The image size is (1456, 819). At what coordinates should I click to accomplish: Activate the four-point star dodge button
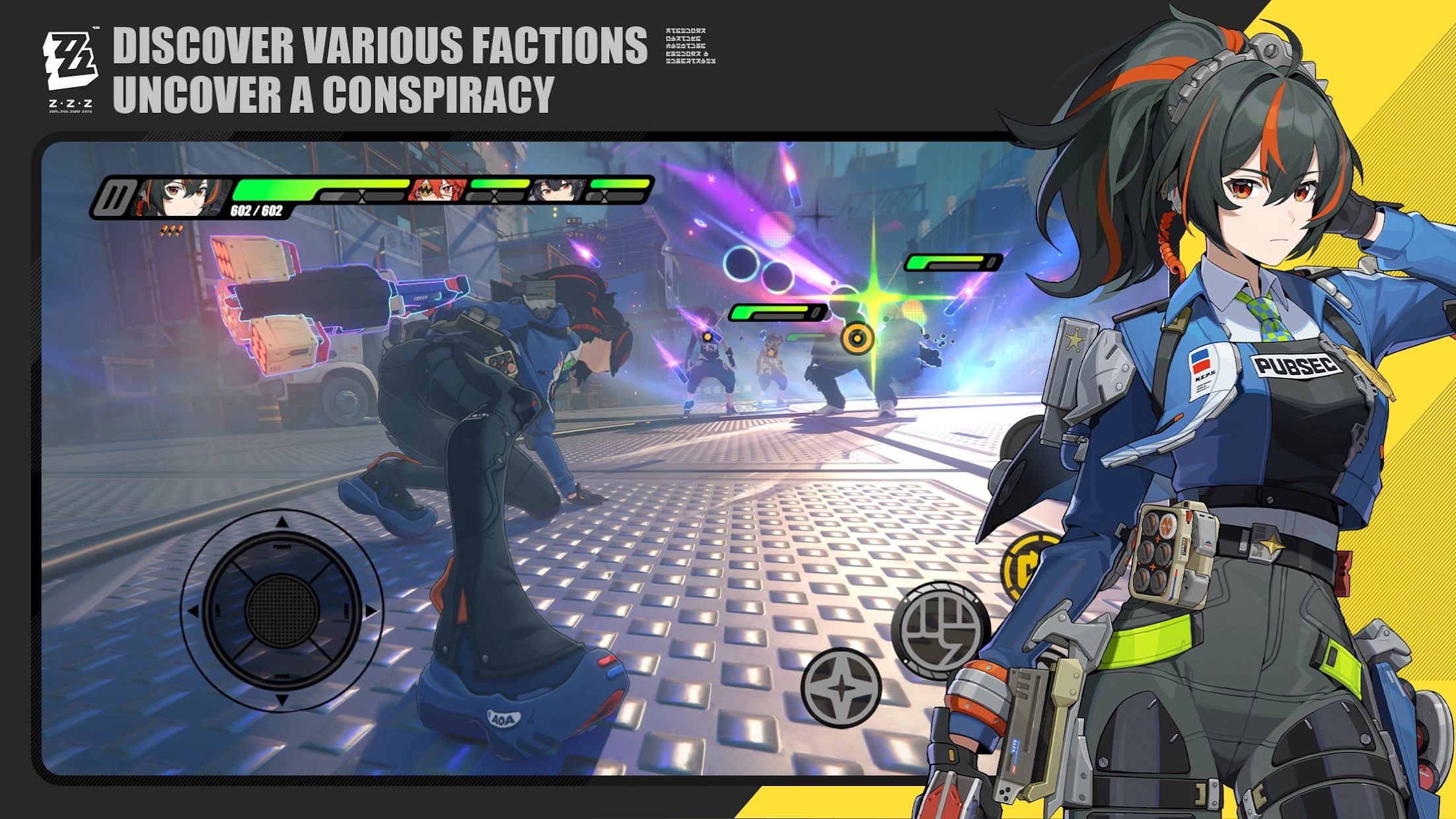point(841,688)
